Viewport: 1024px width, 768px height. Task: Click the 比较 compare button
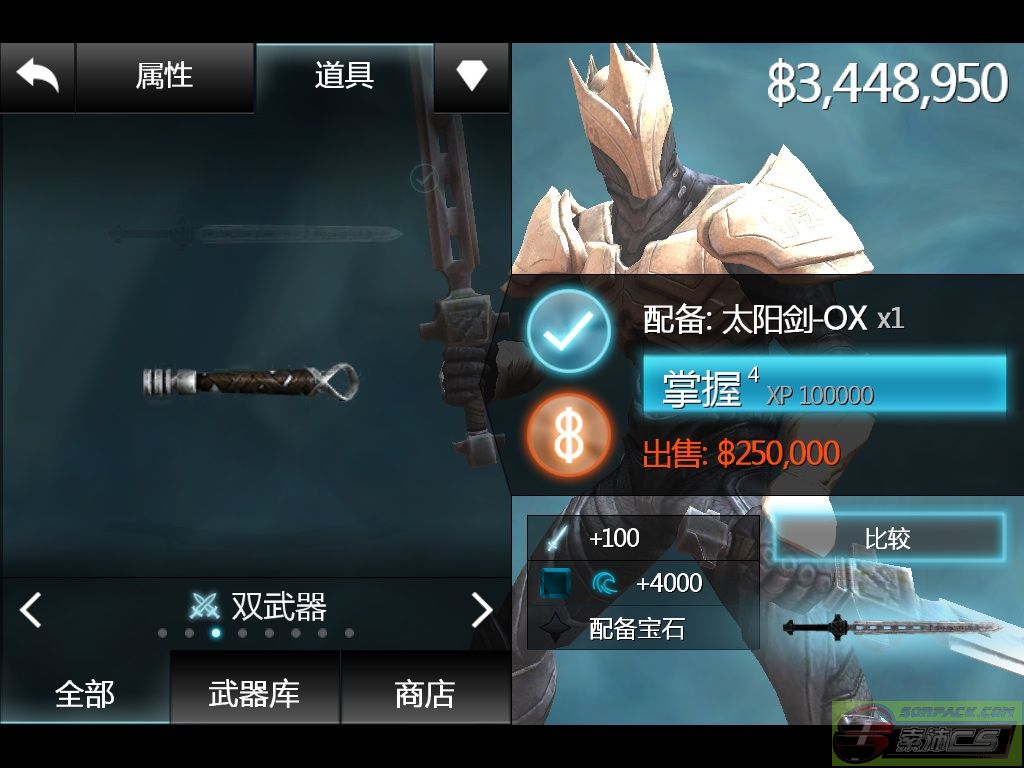(887, 538)
